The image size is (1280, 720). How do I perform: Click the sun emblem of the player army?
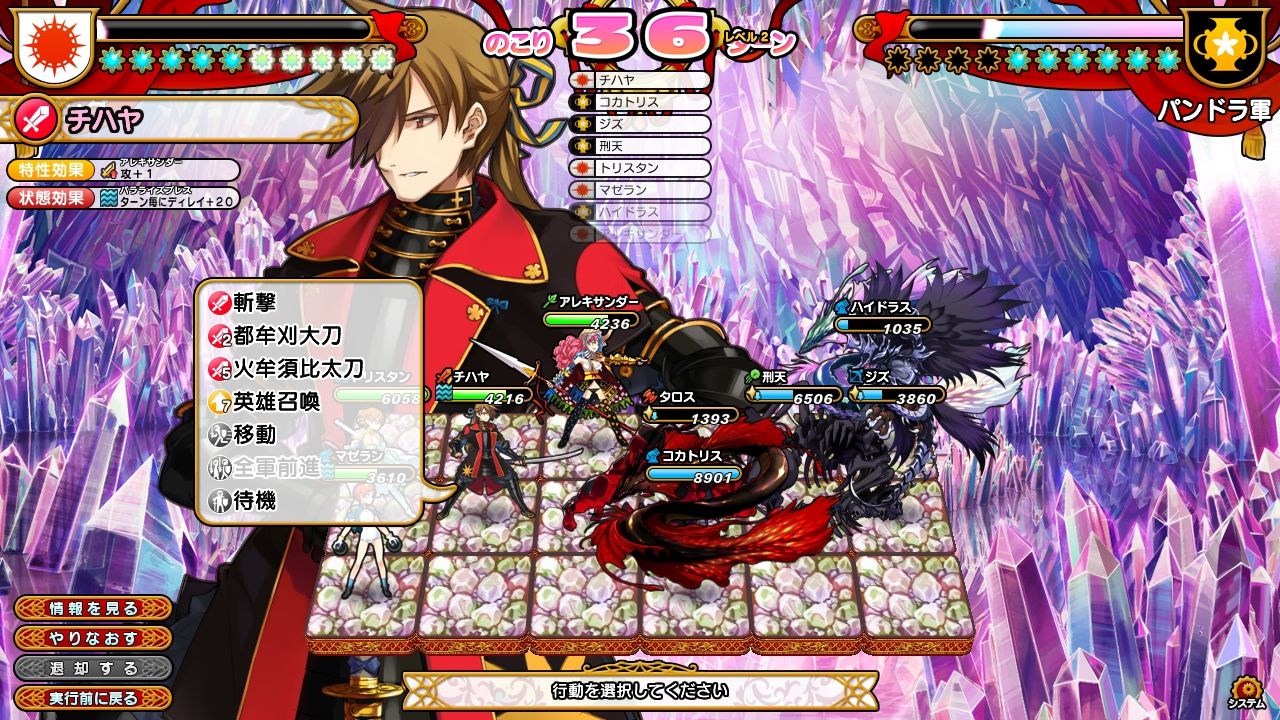tap(52, 45)
